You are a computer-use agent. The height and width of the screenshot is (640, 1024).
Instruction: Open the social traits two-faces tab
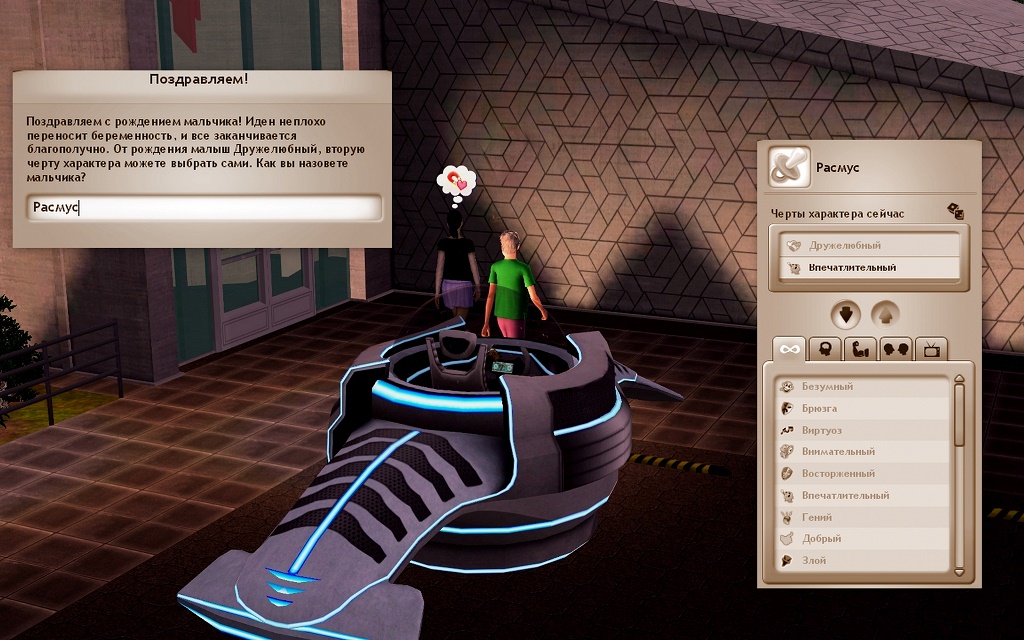pos(896,349)
